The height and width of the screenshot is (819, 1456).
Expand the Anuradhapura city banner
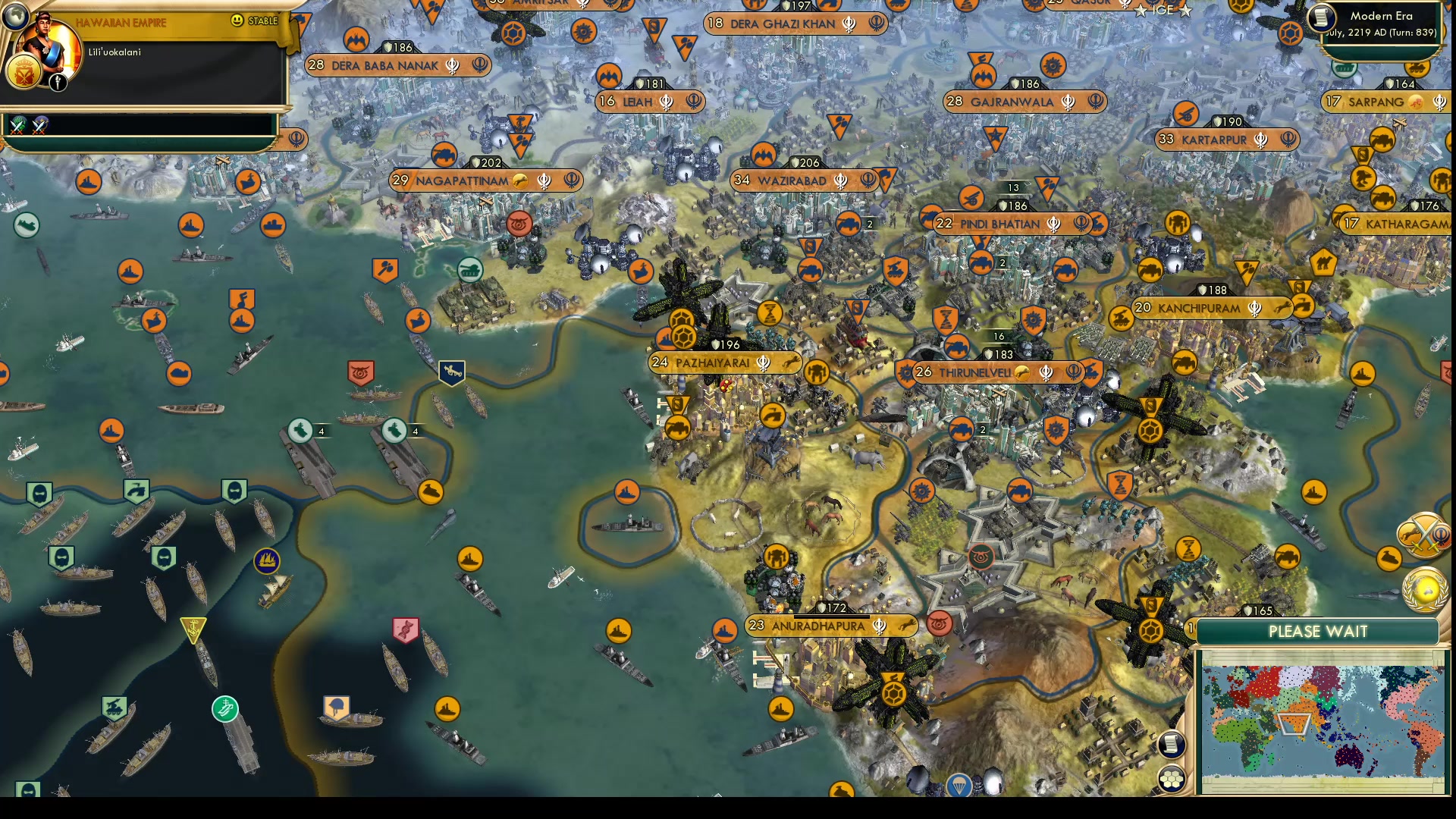[817, 626]
